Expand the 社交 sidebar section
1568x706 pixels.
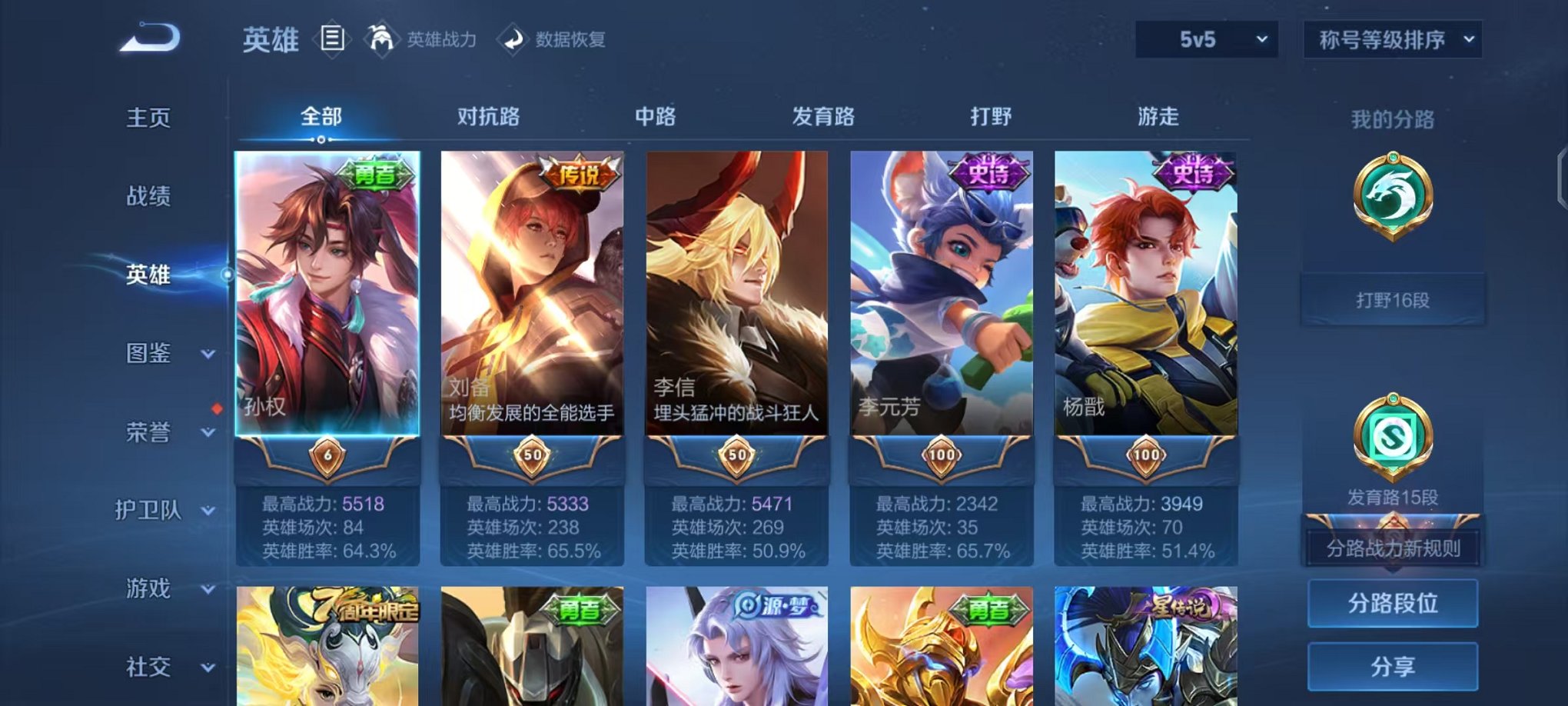coord(149,666)
